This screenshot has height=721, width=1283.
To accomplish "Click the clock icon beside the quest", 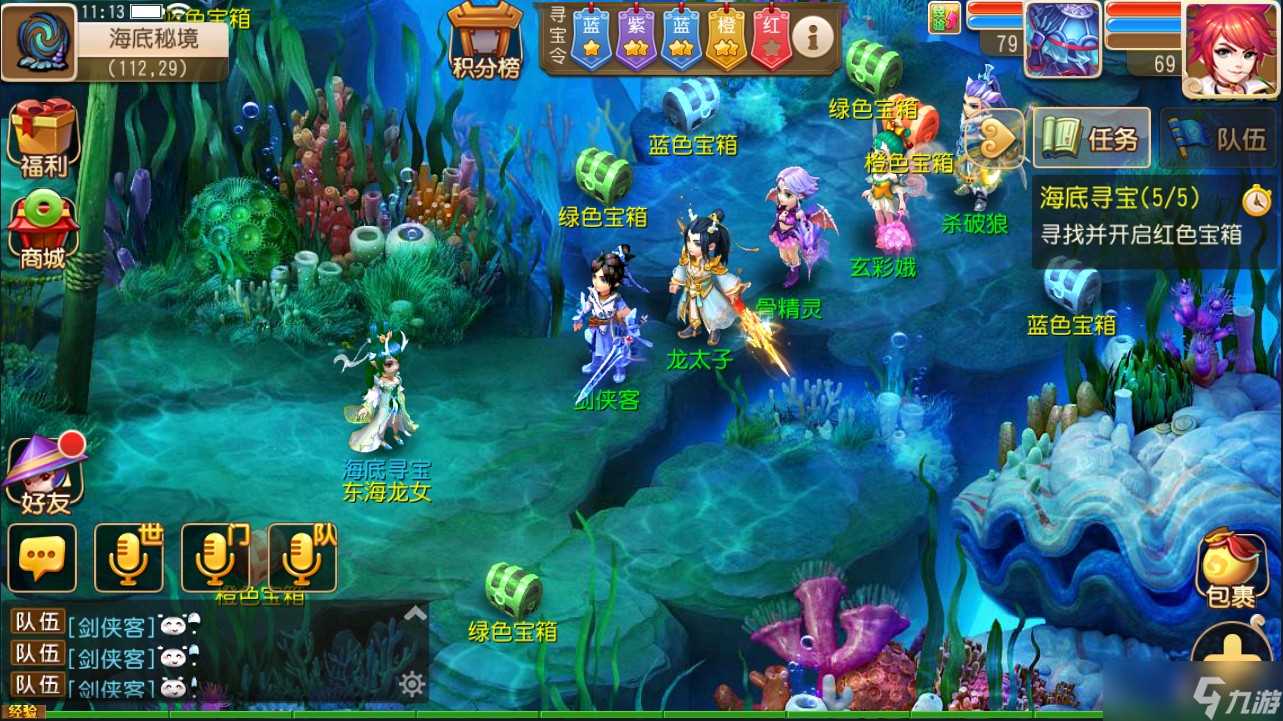I will (1258, 200).
